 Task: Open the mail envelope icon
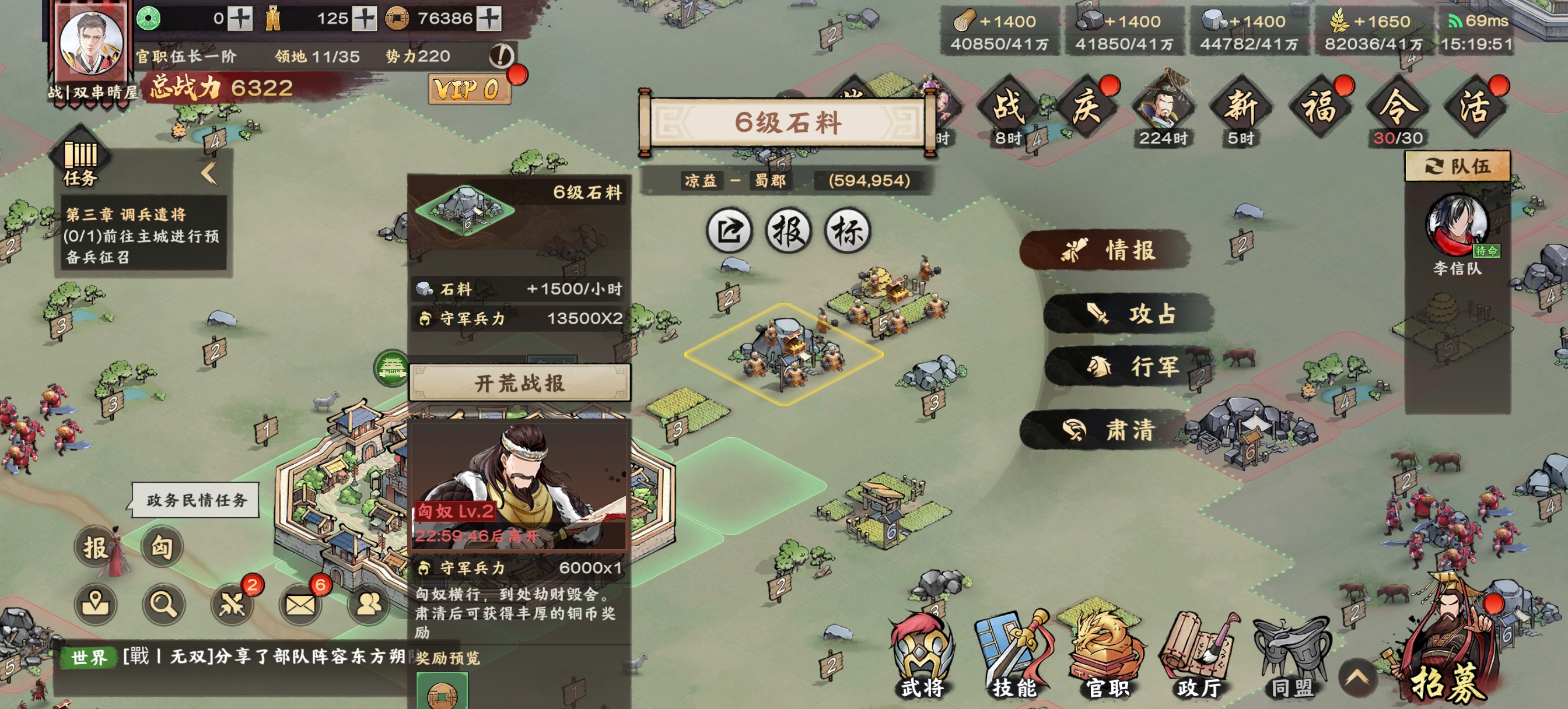(300, 603)
